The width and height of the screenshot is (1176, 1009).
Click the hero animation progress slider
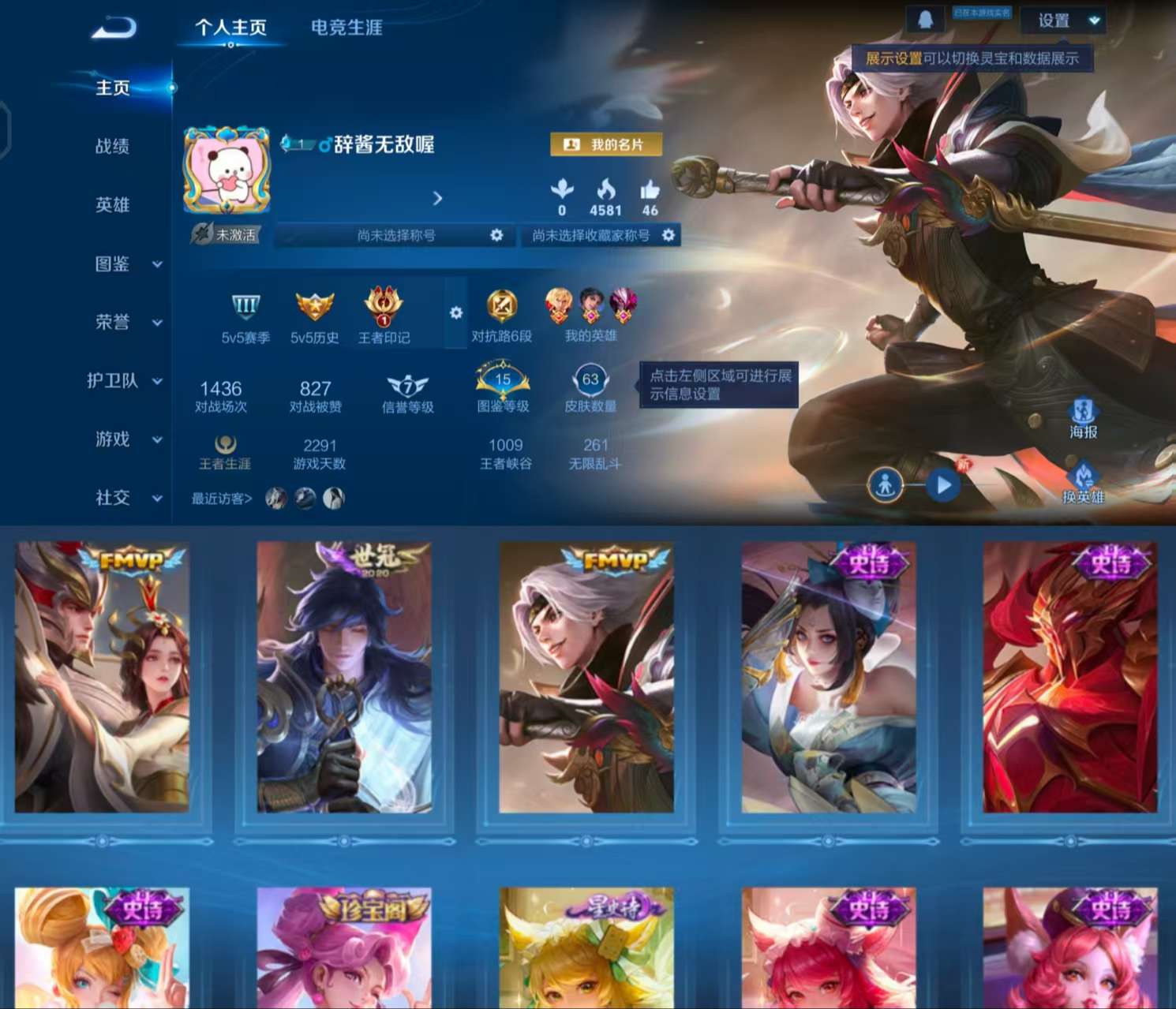click(914, 487)
